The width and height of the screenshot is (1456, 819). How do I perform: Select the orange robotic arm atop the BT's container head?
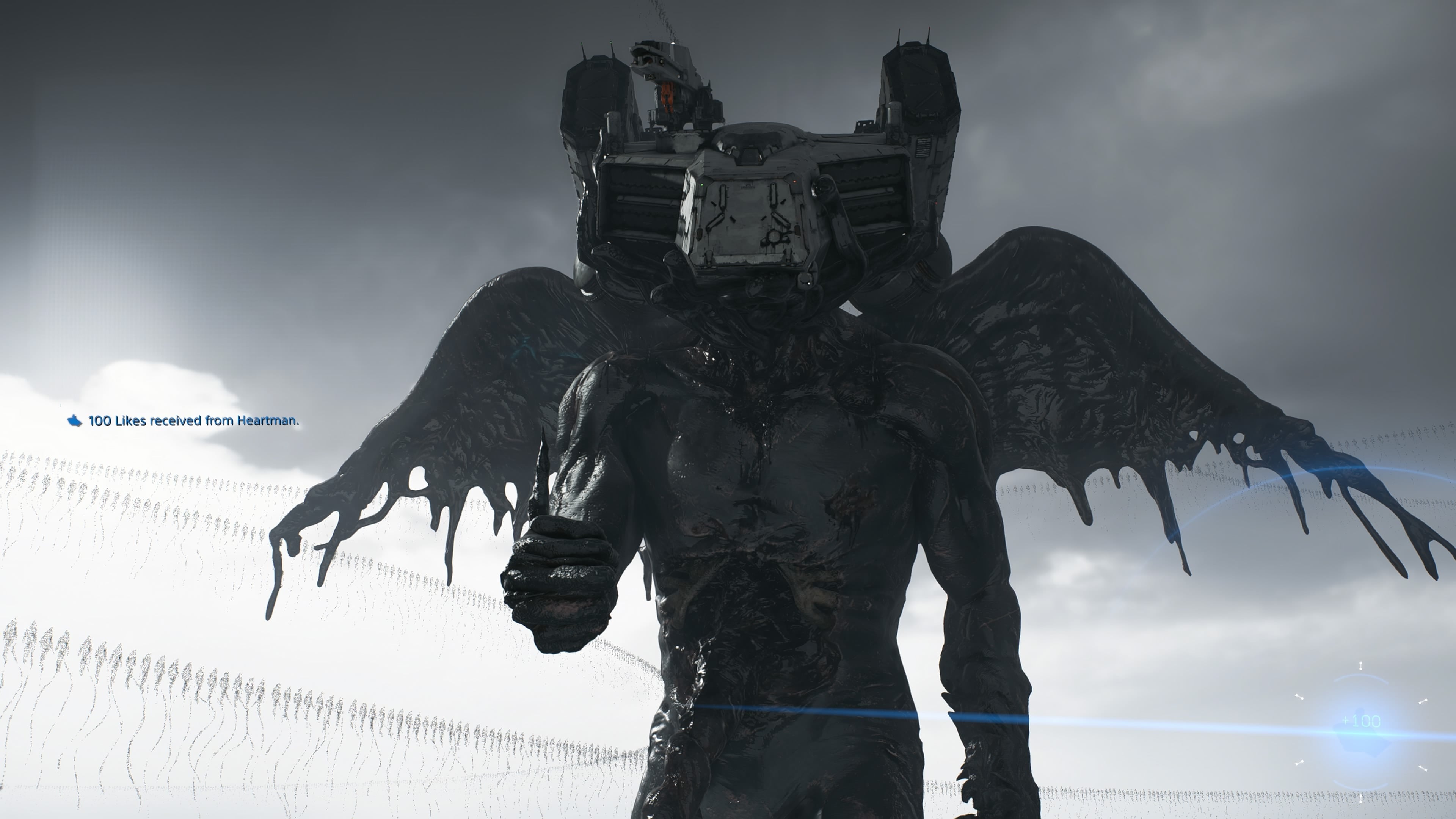point(667,96)
